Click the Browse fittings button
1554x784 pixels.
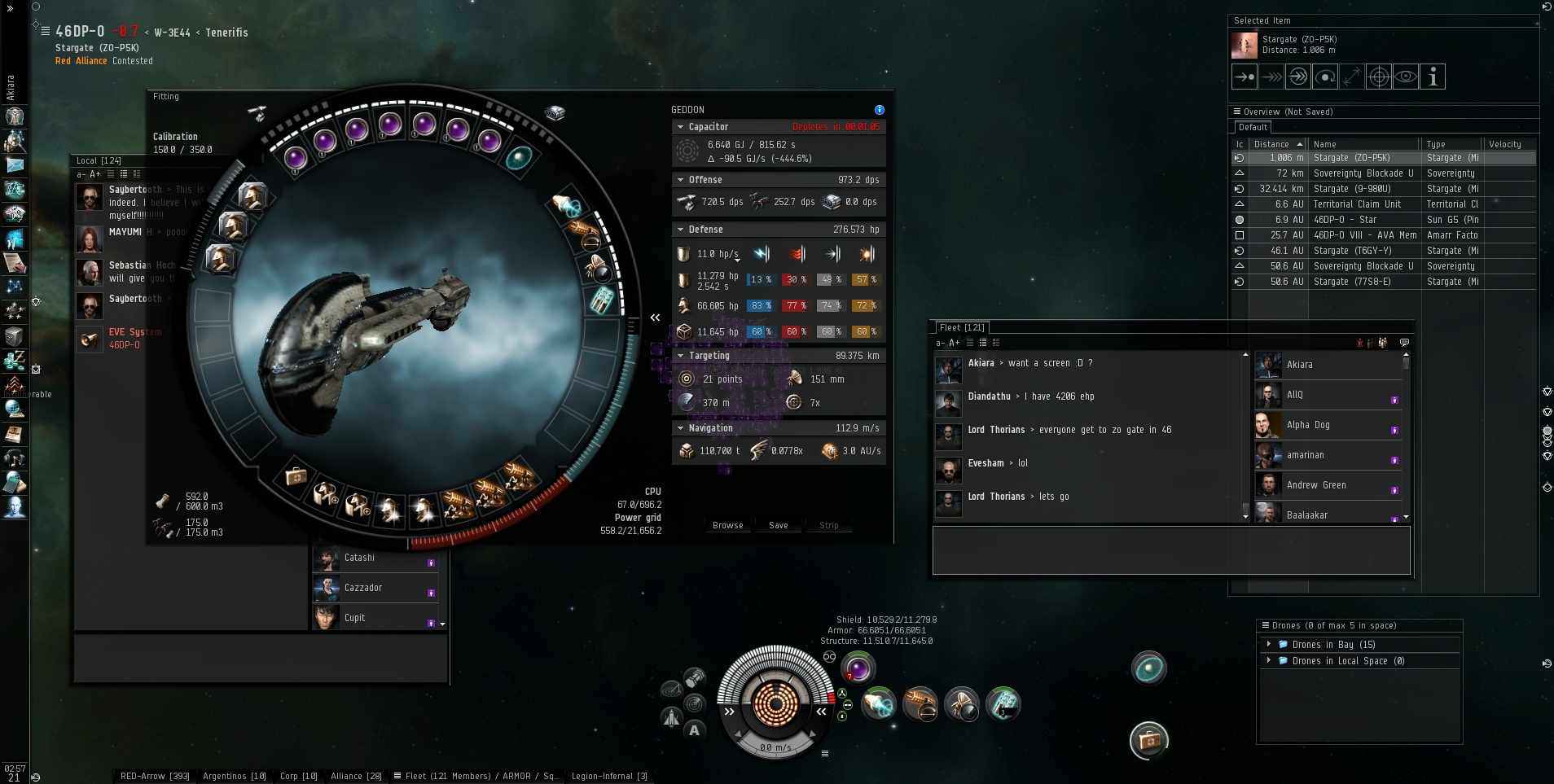pyautogui.click(x=727, y=525)
